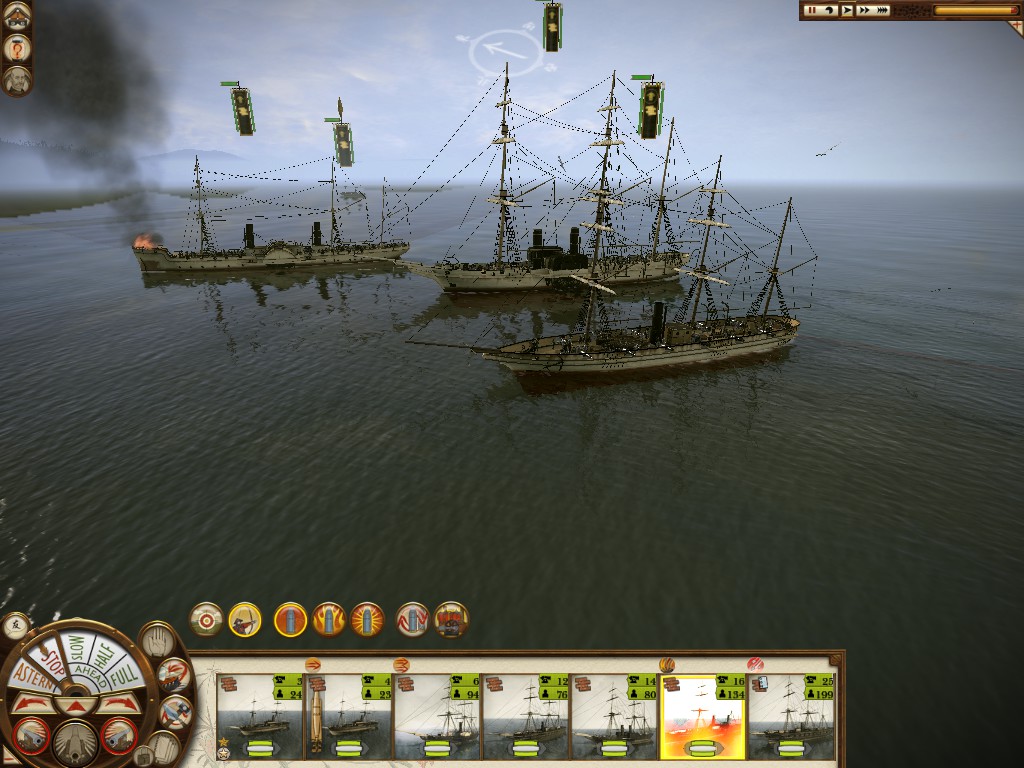Viewport: 1024px width, 768px height.
Task: Select the ship card with 199 crew
Action: [791, 716]
